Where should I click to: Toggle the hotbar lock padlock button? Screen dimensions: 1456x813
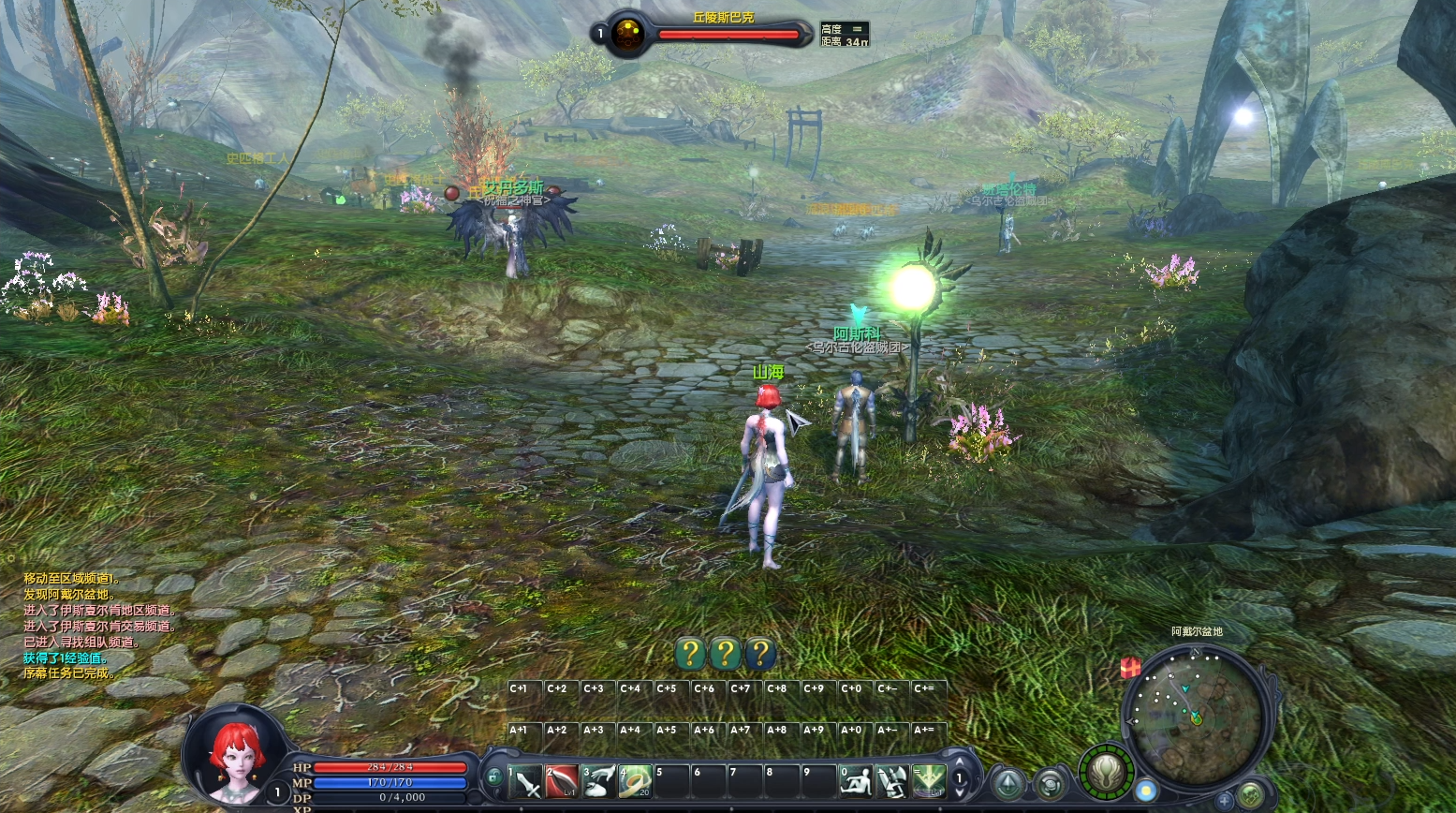pyautogui.click(x=493, y=777)
